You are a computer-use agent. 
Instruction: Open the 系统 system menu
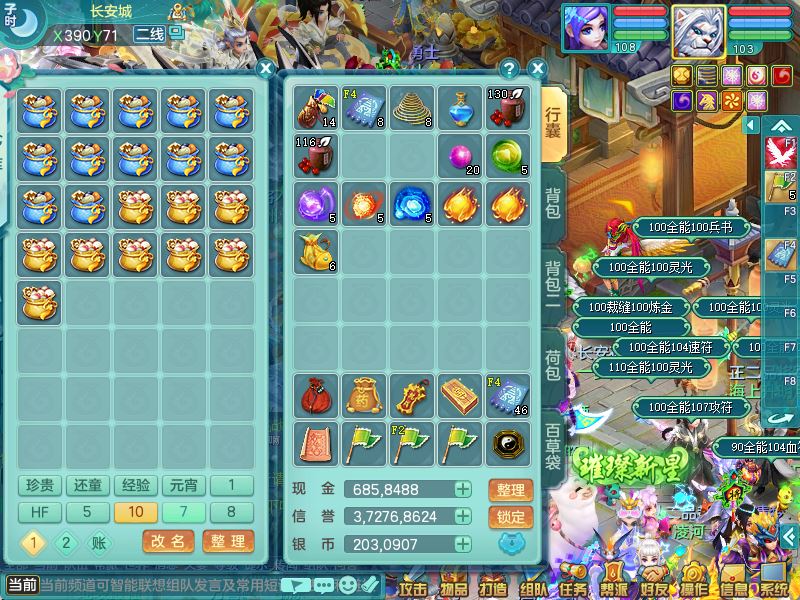pyautogui.click(x=773, y=586)
